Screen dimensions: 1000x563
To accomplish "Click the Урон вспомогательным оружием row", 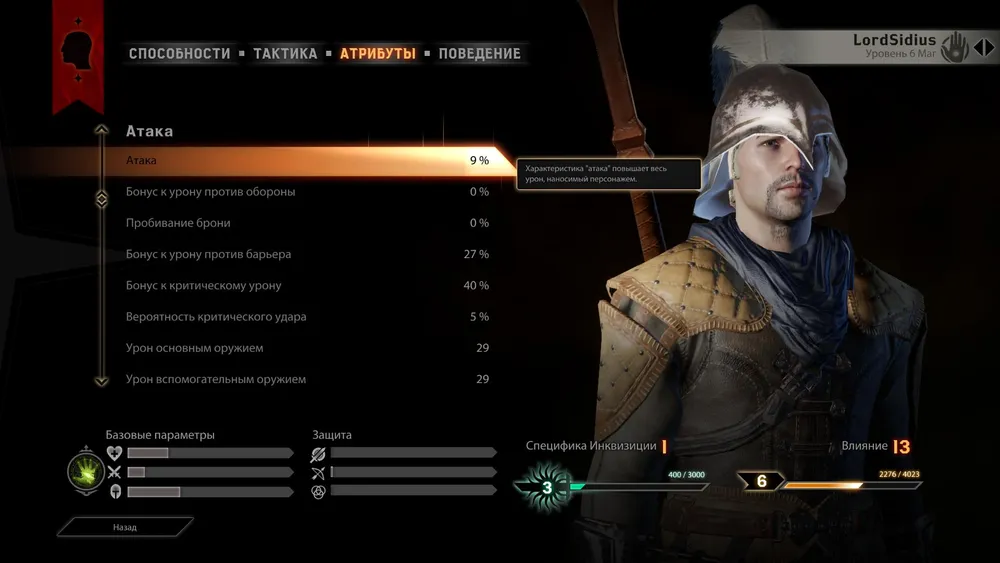I will [300, 379].
